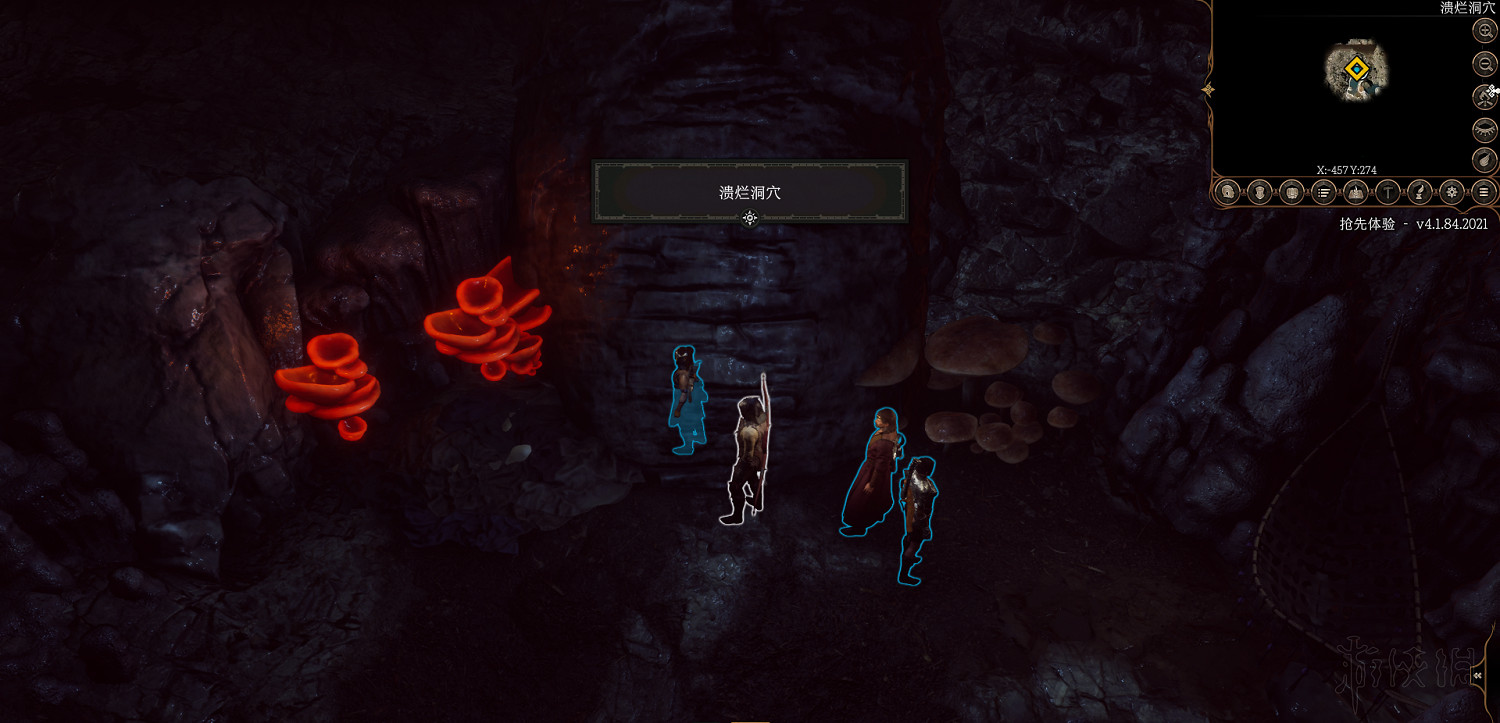Click the yellow marker on the minimap
1500x723 pixels.
[x=1357, y=68]
